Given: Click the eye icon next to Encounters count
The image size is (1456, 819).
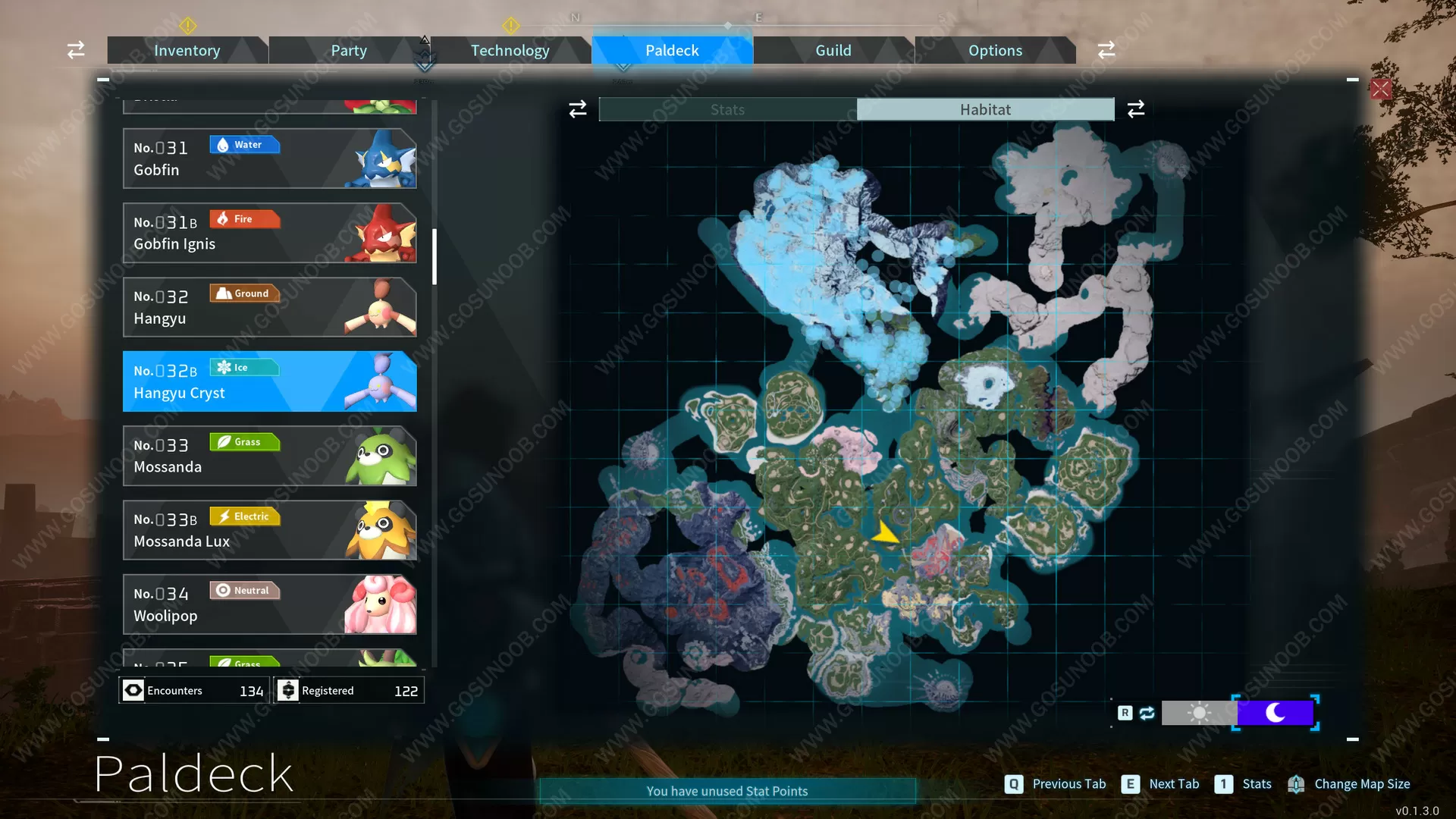Looking at the screenshot, I should (133, 690).
